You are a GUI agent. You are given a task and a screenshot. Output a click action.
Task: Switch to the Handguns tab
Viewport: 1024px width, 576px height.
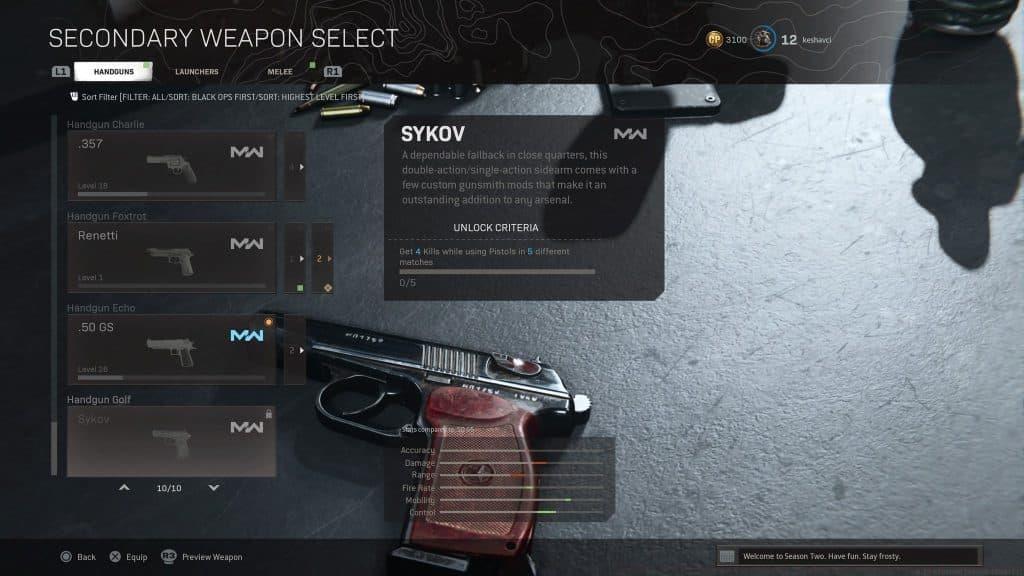pyautogui.click(x=111, y=72)
